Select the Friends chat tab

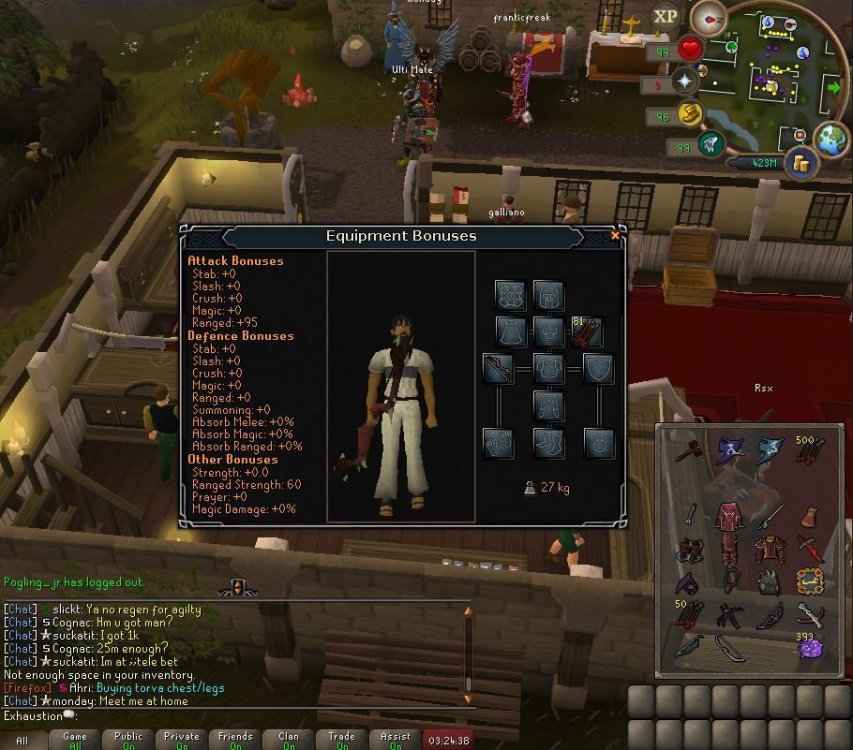tap(235, 740)
